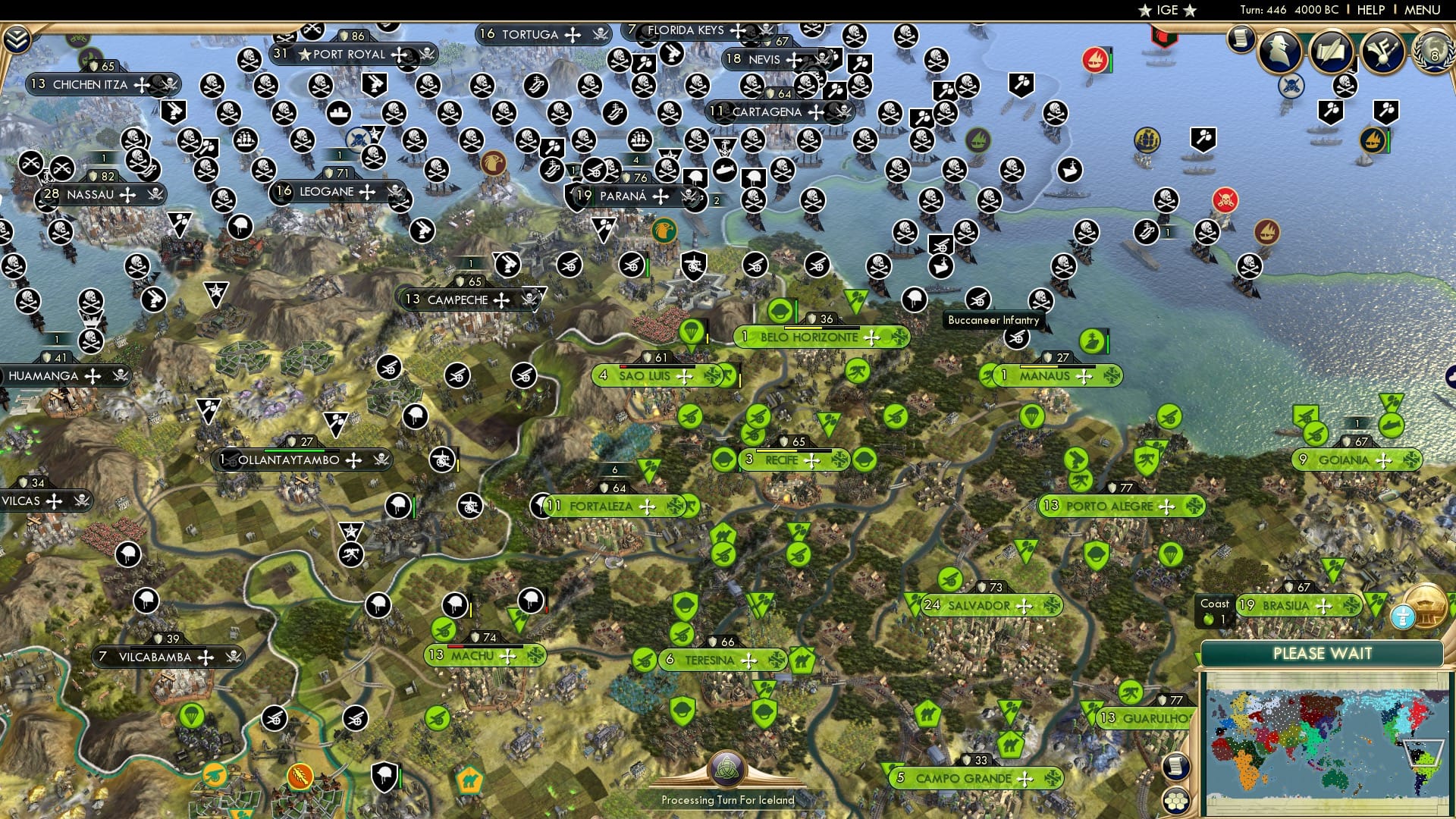
Task: Click the red skull pirate notification on the right
Action: (x=1226, y=200)
